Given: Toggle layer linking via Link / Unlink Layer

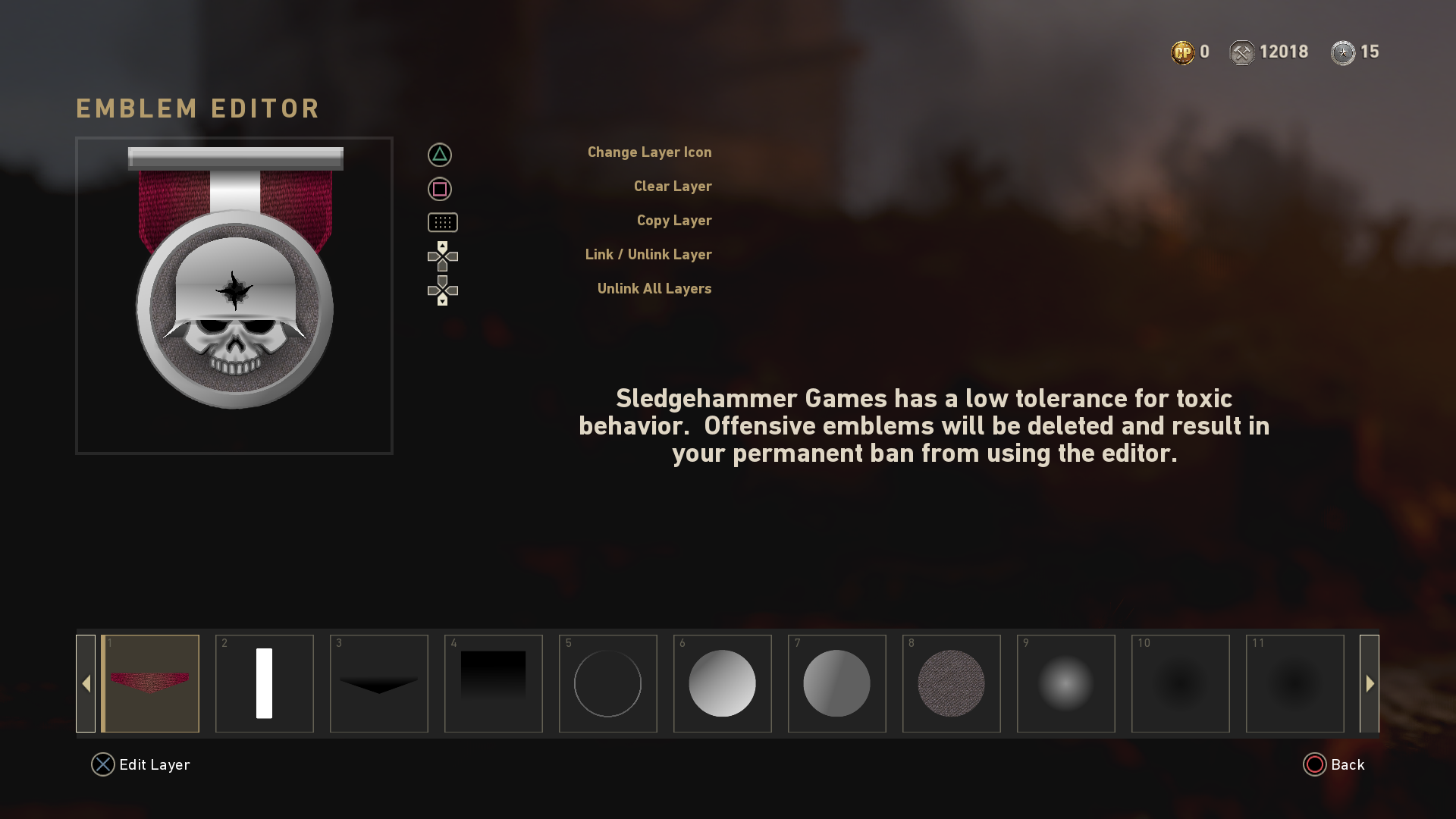Looking at the screenshot, I should [x=648, y=254].
